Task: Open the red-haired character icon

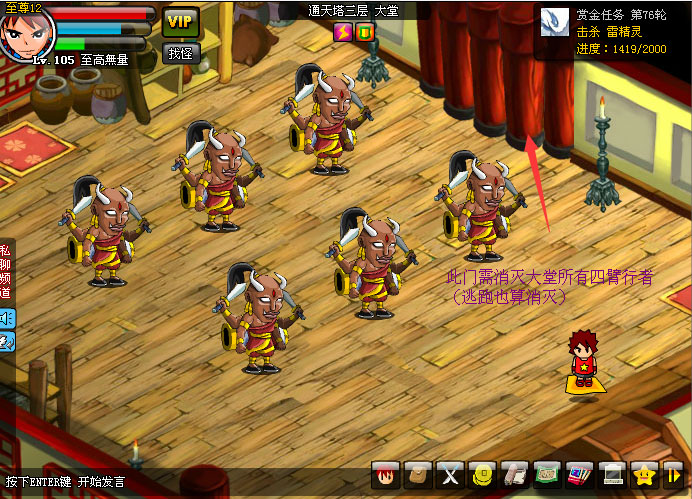Action: [x=386, y=473]
